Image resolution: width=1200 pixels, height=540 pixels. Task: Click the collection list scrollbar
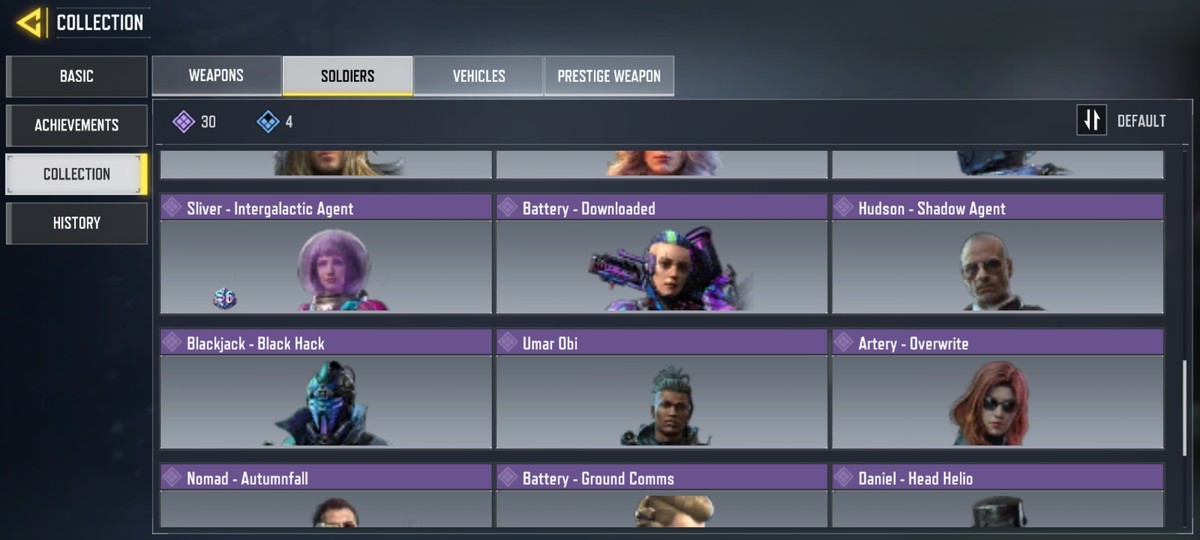click(1186, 400)
